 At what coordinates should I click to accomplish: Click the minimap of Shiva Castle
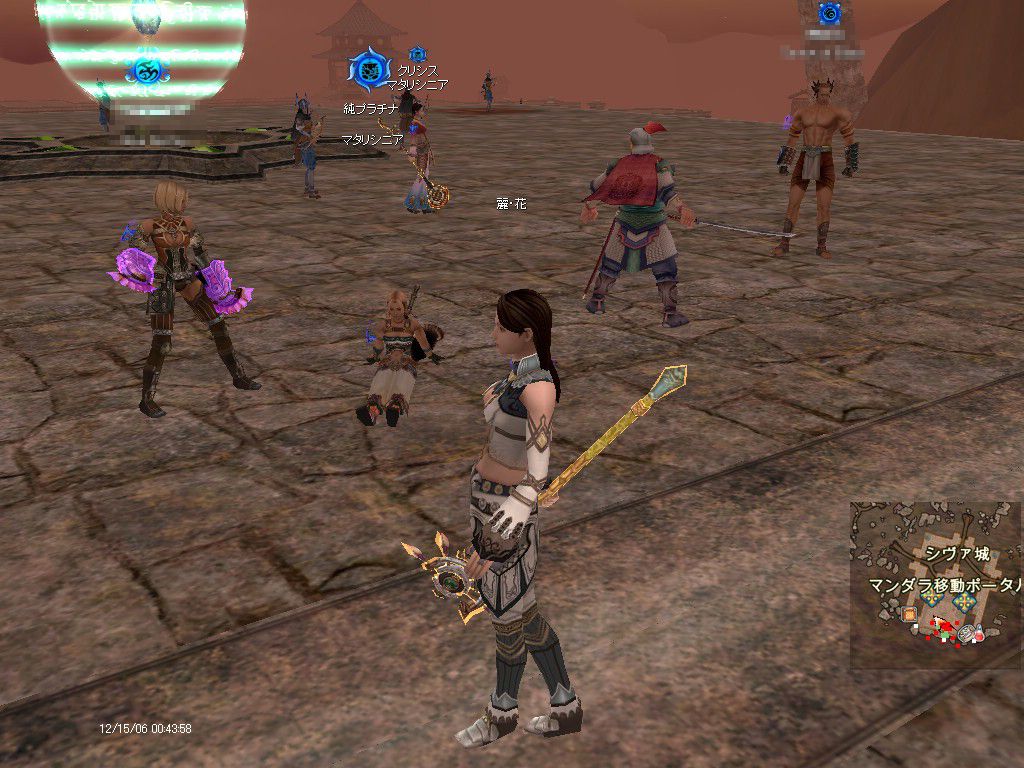(x=937, y=585)
